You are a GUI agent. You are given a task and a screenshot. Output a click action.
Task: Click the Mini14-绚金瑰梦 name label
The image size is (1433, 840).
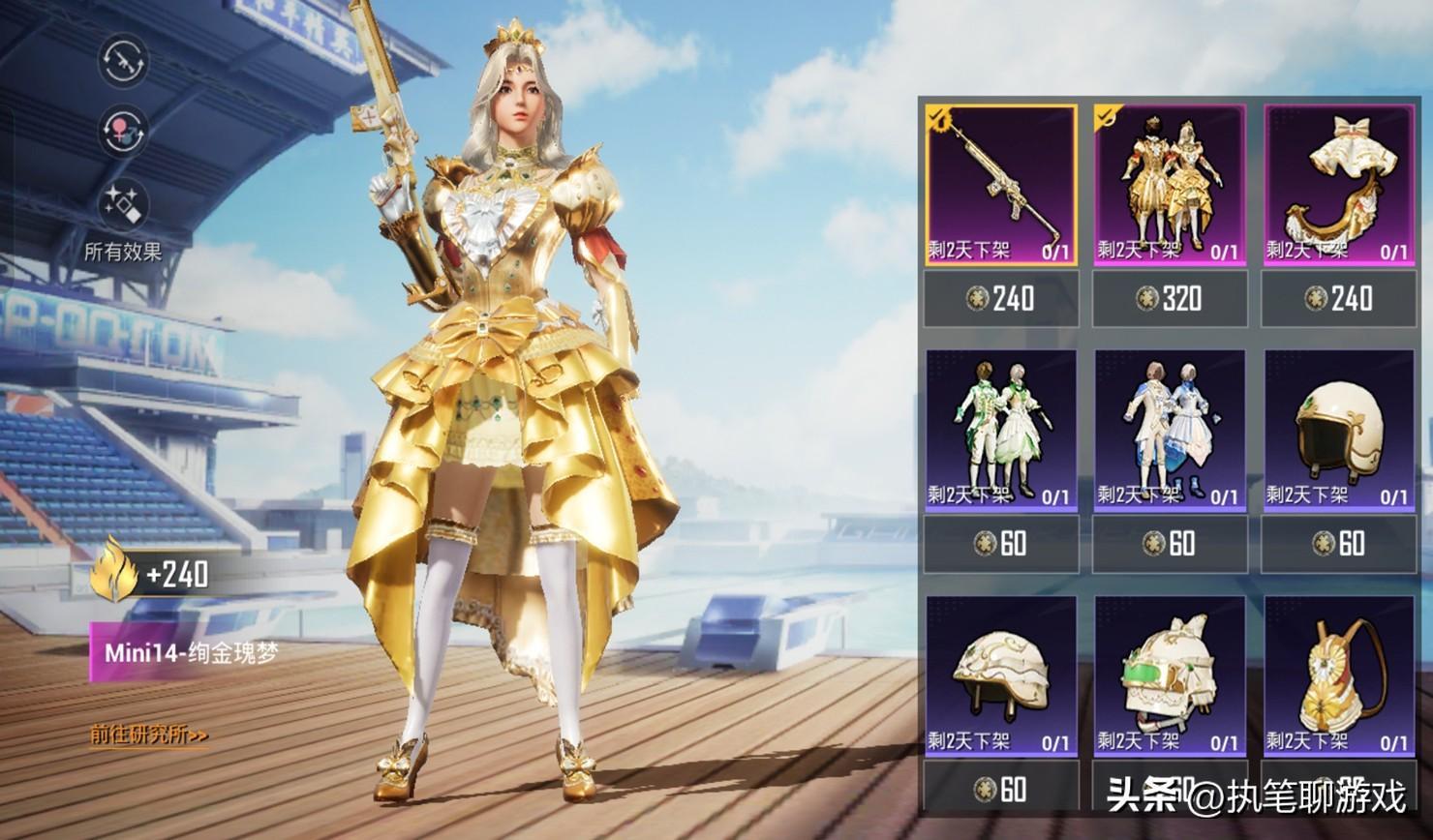tap(190, 652)
